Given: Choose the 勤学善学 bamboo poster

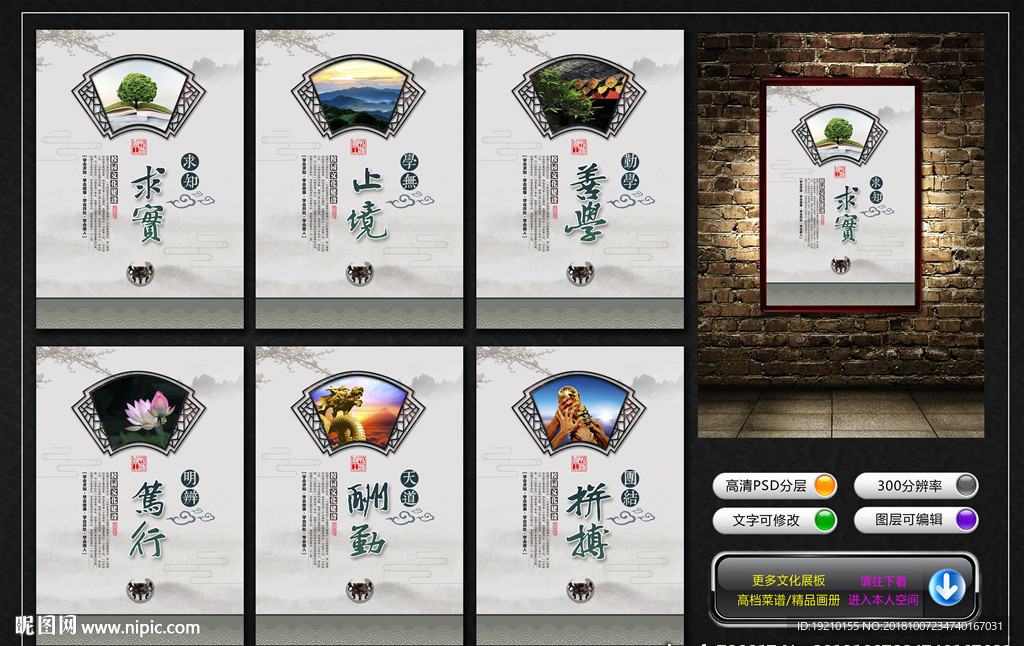Looking at the screenshot, I should (x=579, y=178).
